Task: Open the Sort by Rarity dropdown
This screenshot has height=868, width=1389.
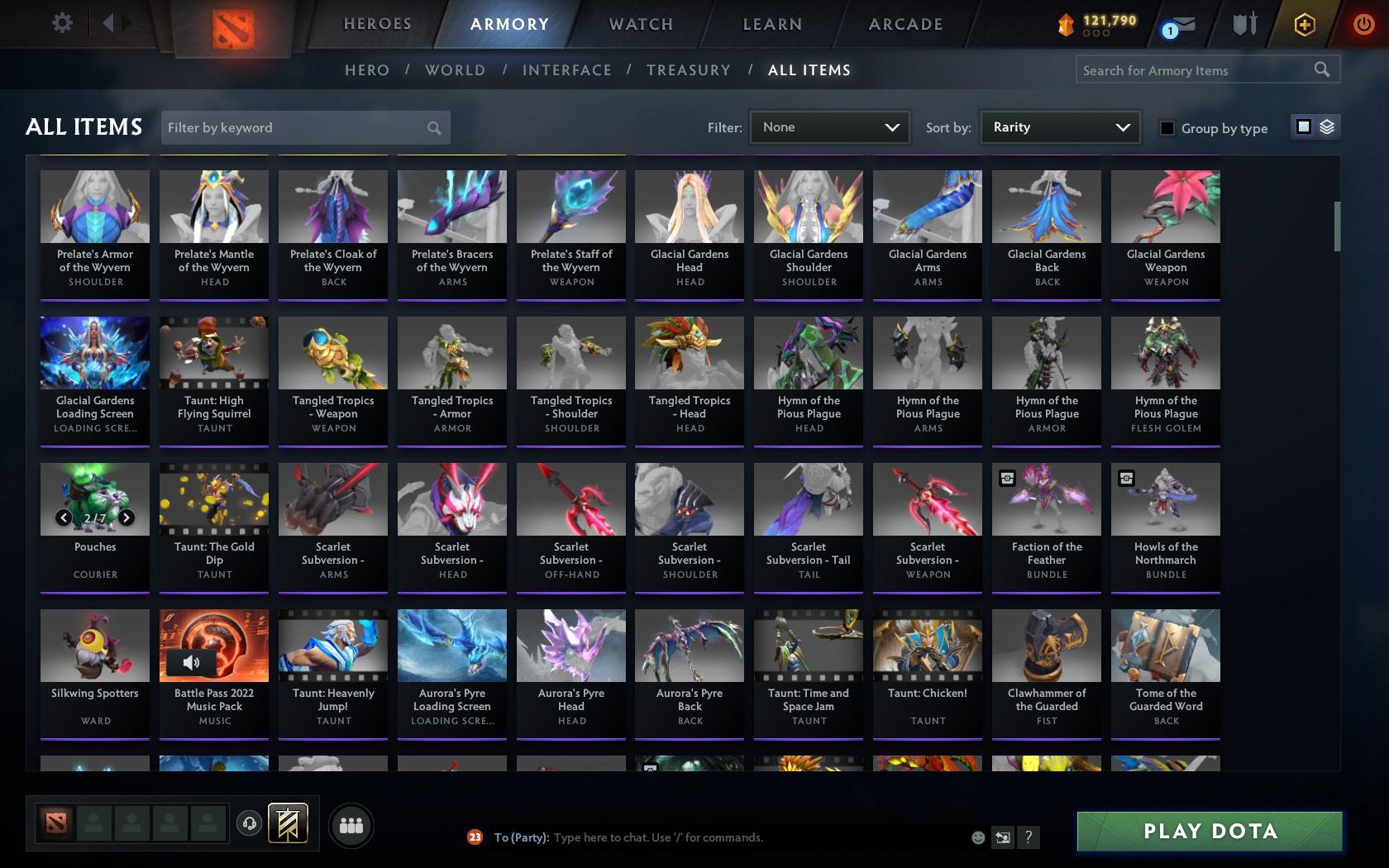Action: tap(1059, 127)
